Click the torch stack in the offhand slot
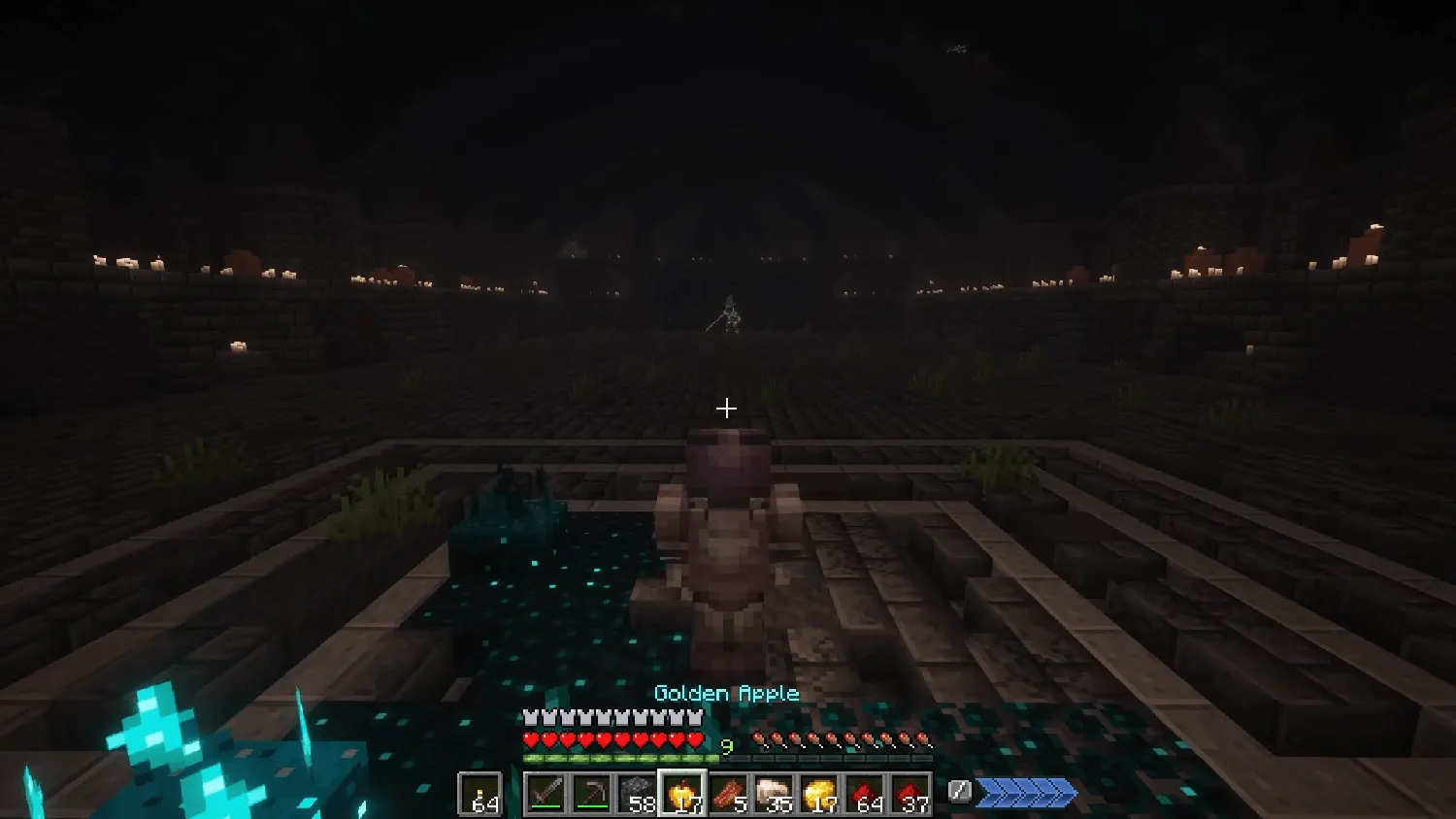 (481, 793)
